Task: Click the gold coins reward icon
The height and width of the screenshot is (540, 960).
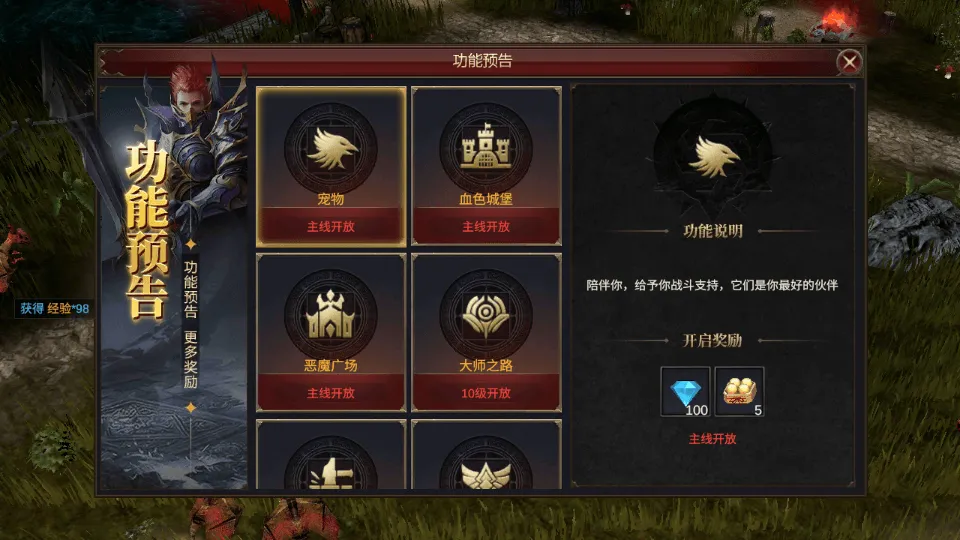Action: [739, 391]
